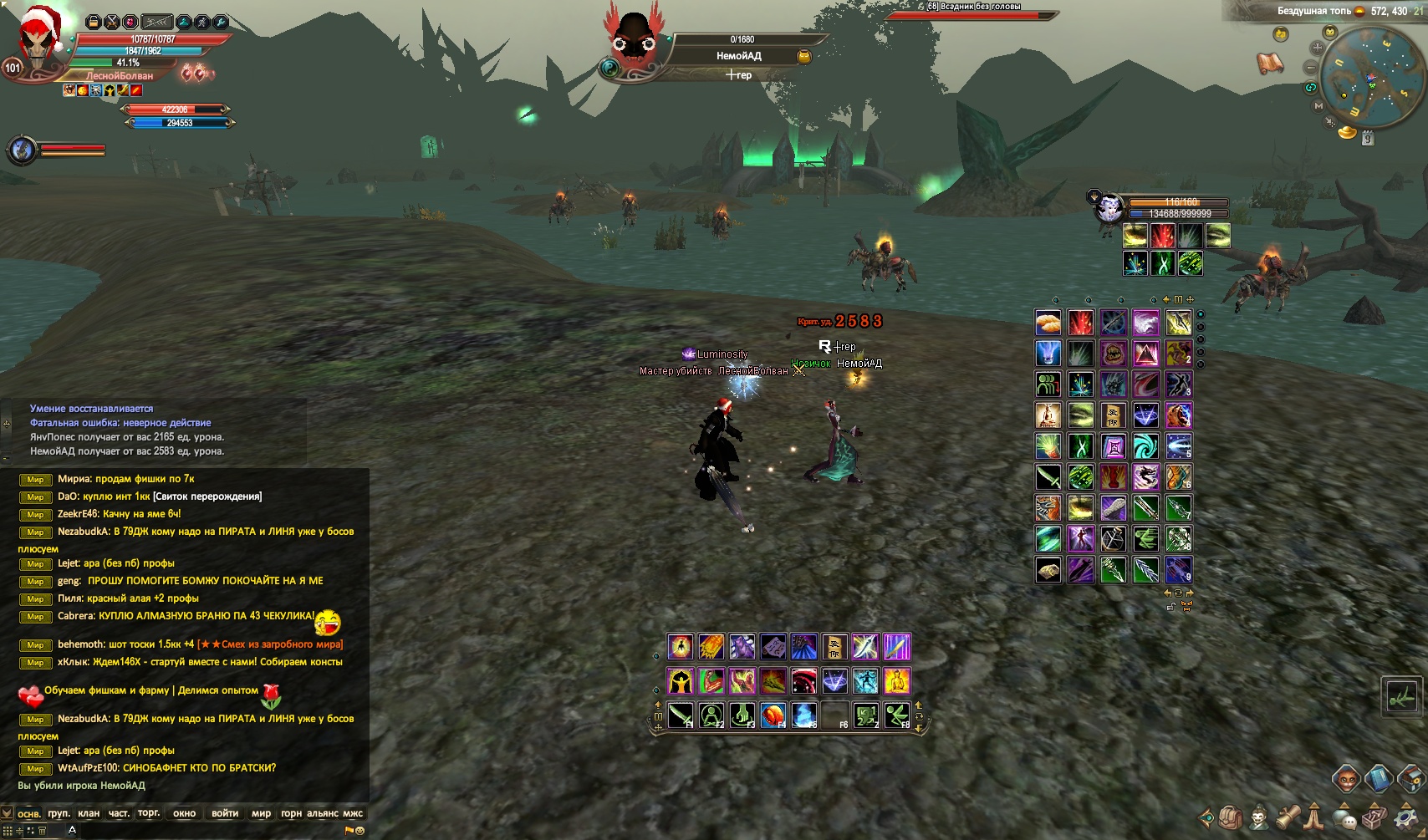Activate the meditation skill on F2
The height and width of the screenshot is (840, 1428).
711,715
